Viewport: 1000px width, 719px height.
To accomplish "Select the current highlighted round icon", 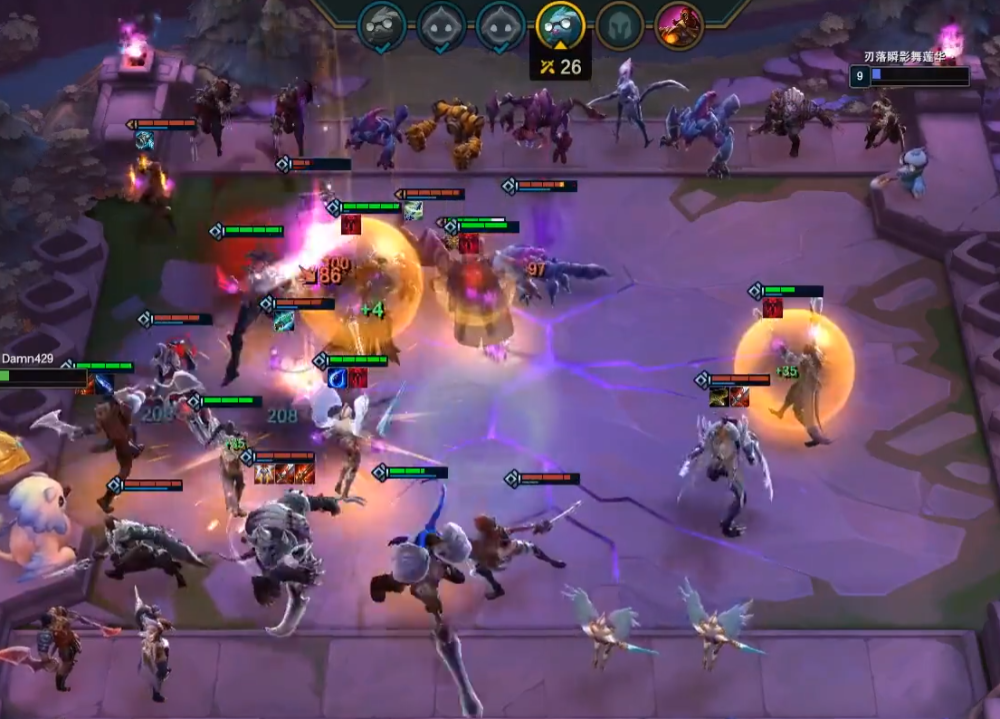I will coord(560,26).
